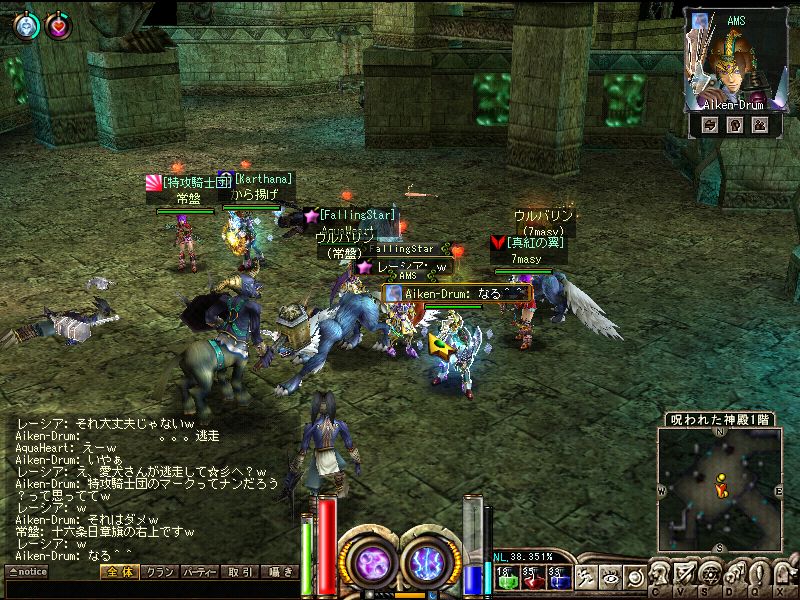Image resolution: width=800 pixels, height=600 pixels.
Task: Open the パーティー chat tab
Action: 199,572
